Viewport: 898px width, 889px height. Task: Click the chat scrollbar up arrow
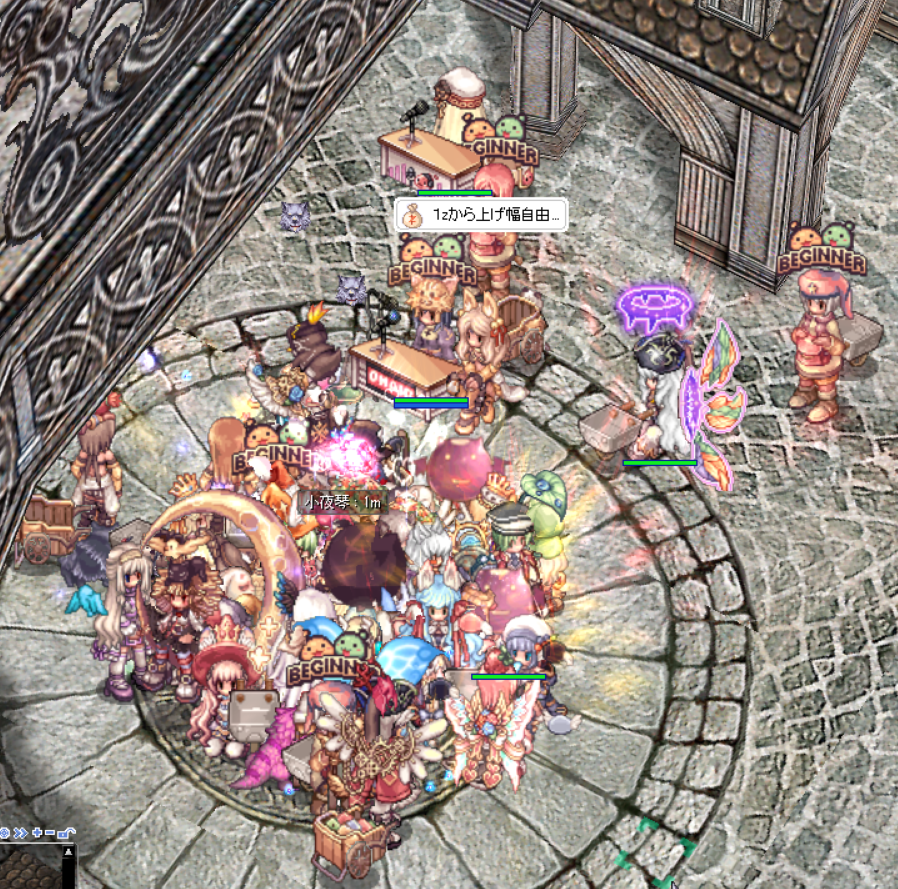click(69, 853)
